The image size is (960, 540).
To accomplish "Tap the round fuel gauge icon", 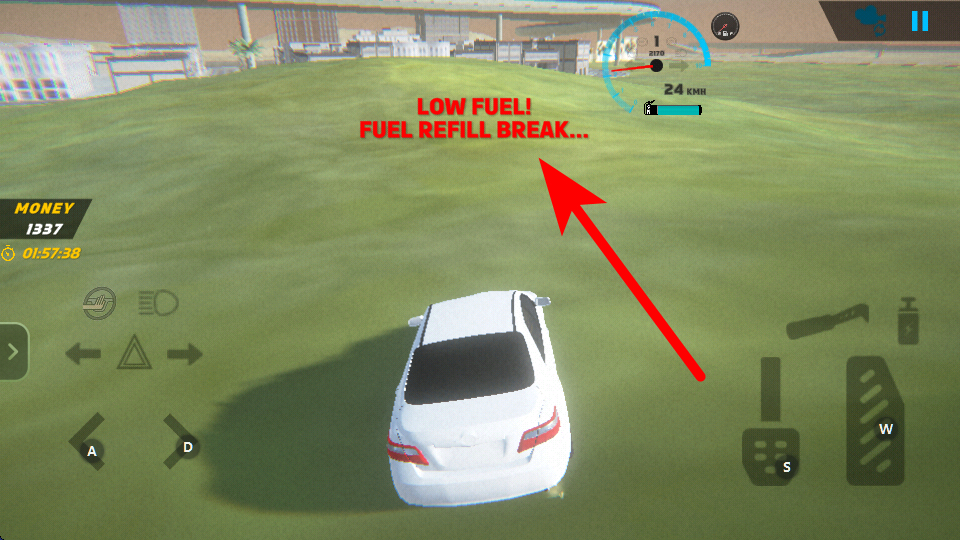I will 725,26.
